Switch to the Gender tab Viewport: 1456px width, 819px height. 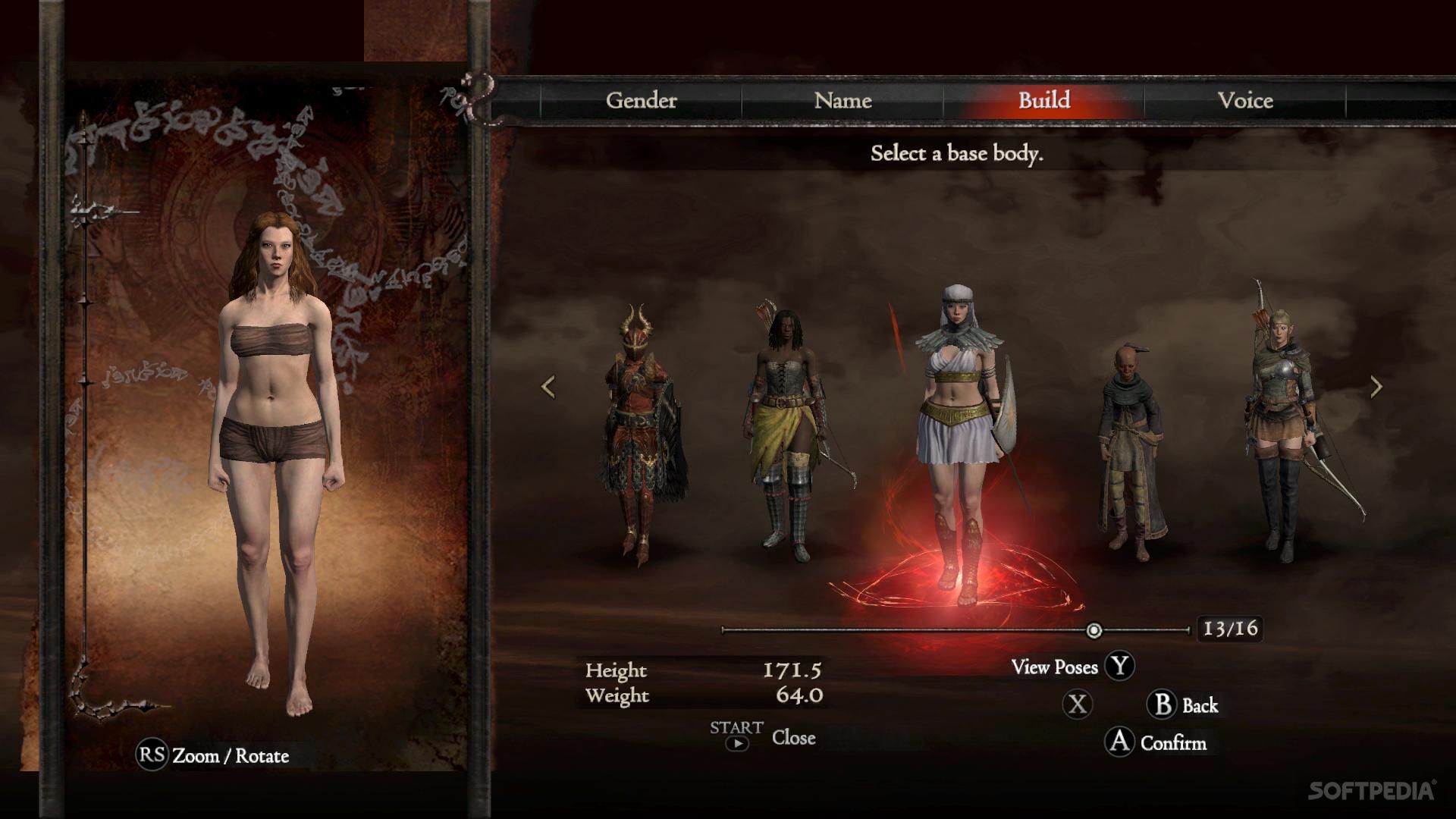(641, 100)
